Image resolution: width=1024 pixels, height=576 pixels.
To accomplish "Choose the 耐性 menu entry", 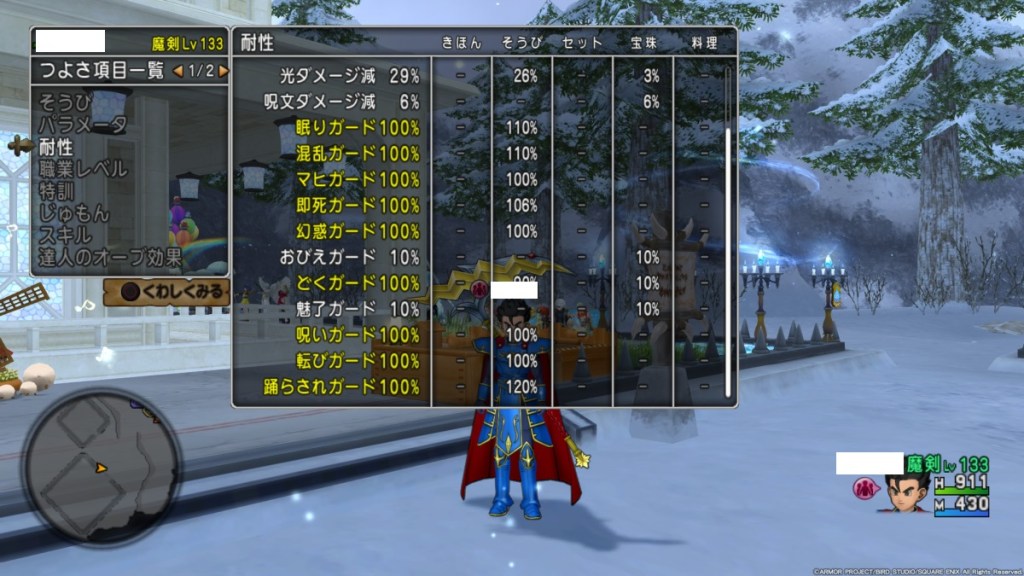I will point(56,147).
